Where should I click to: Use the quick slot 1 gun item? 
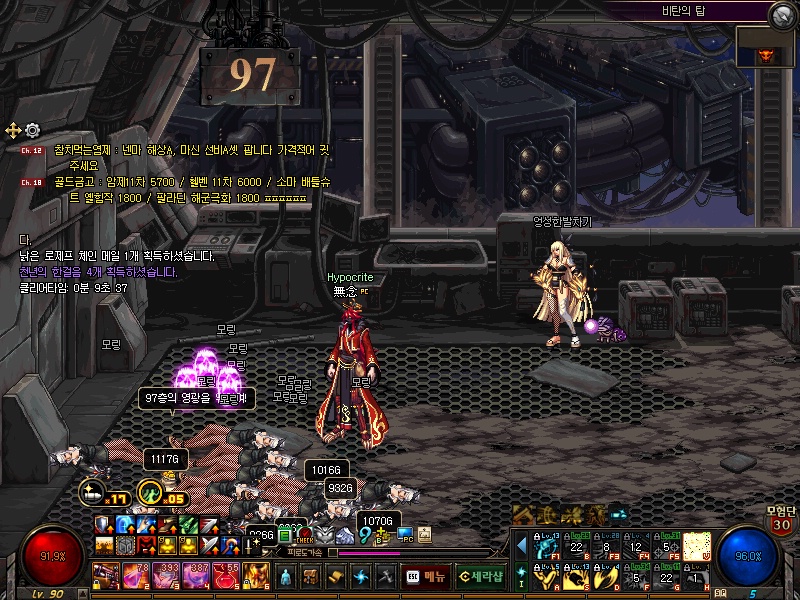point(106,575)
